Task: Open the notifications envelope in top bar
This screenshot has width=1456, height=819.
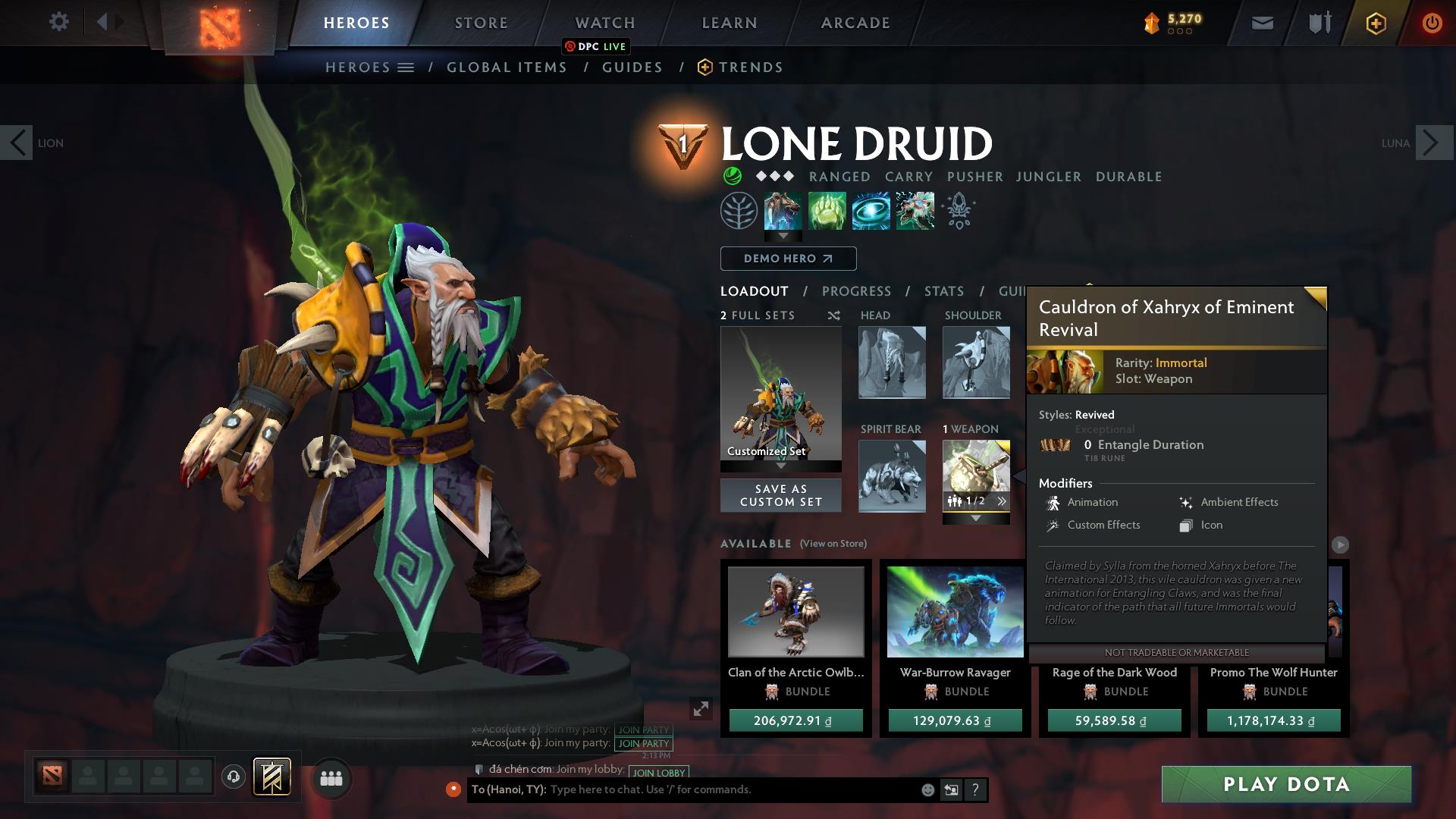Action: point(1262,22)
